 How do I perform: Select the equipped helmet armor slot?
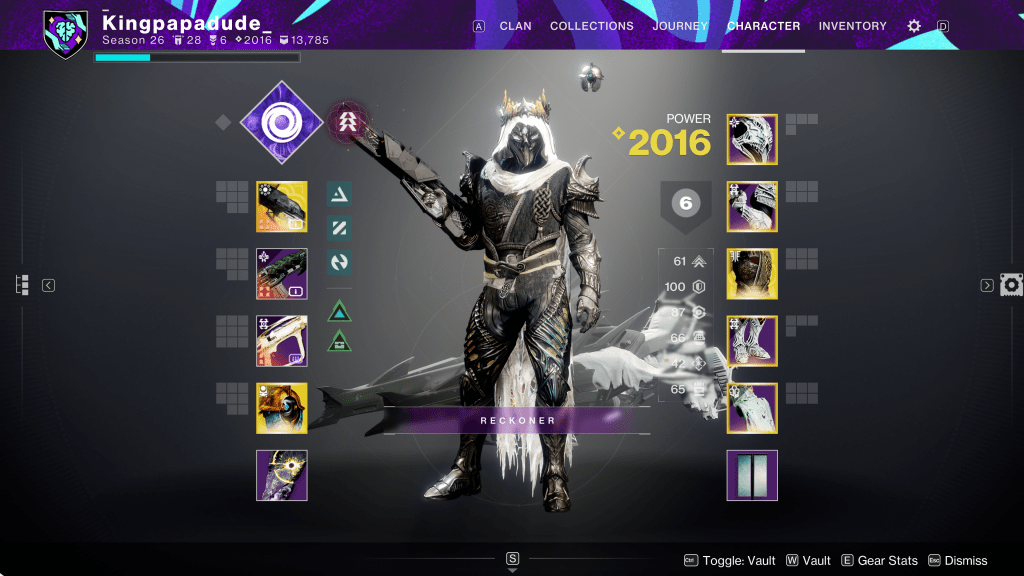point(752,139)
